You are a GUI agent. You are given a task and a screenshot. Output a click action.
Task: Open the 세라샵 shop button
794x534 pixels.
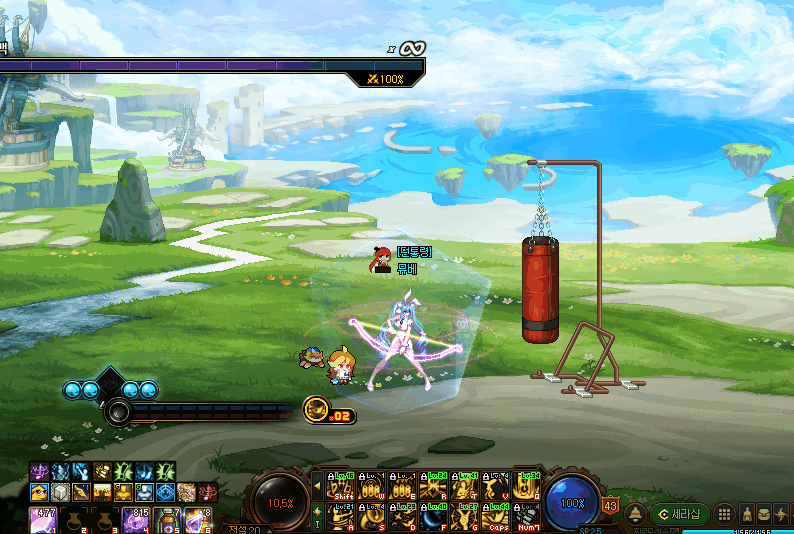point(680,514)
